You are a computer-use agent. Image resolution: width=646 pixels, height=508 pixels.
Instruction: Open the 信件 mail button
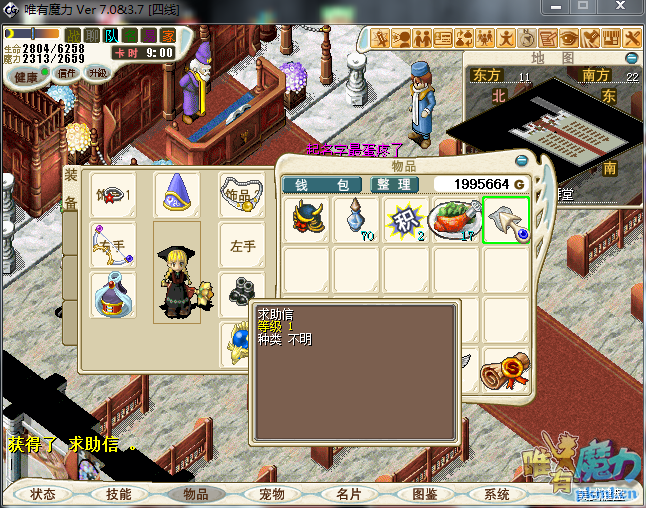point(67,74)
